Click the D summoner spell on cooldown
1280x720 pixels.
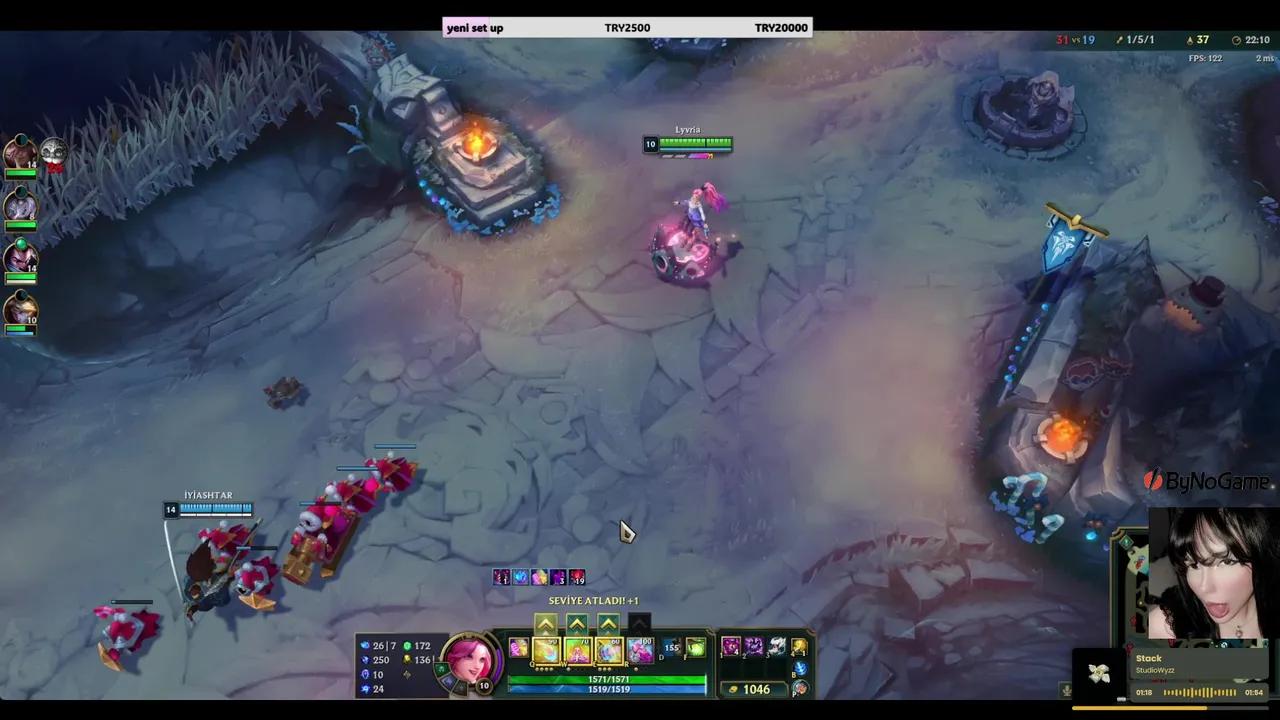pos(670,649)
